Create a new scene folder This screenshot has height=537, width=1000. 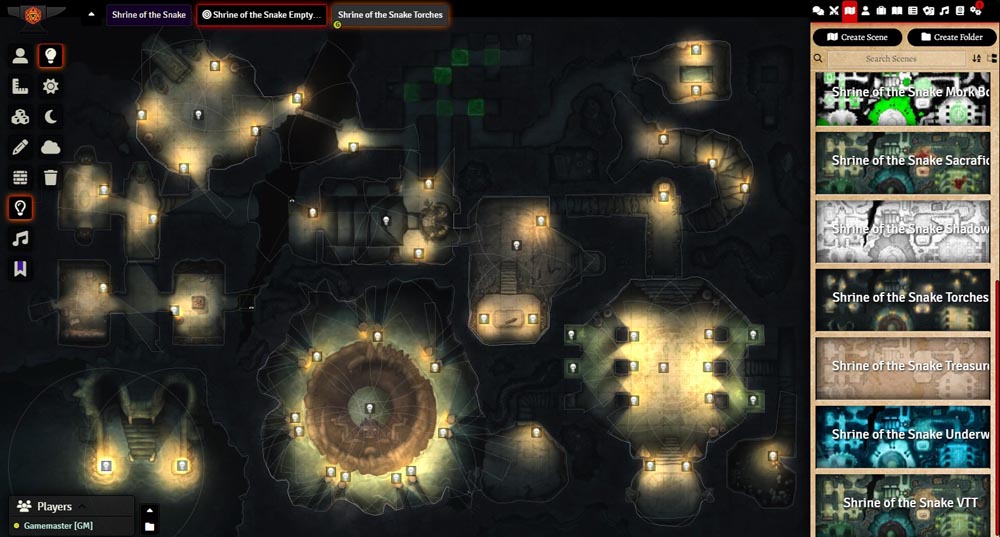tap(951, 37)
